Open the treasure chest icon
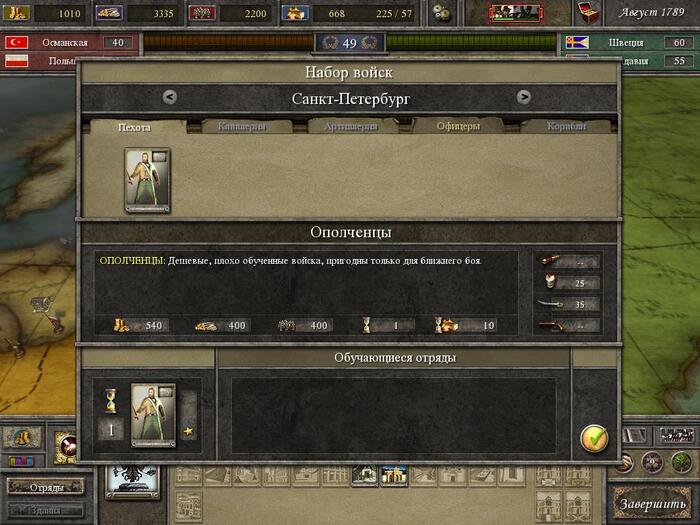 (589, 12)
